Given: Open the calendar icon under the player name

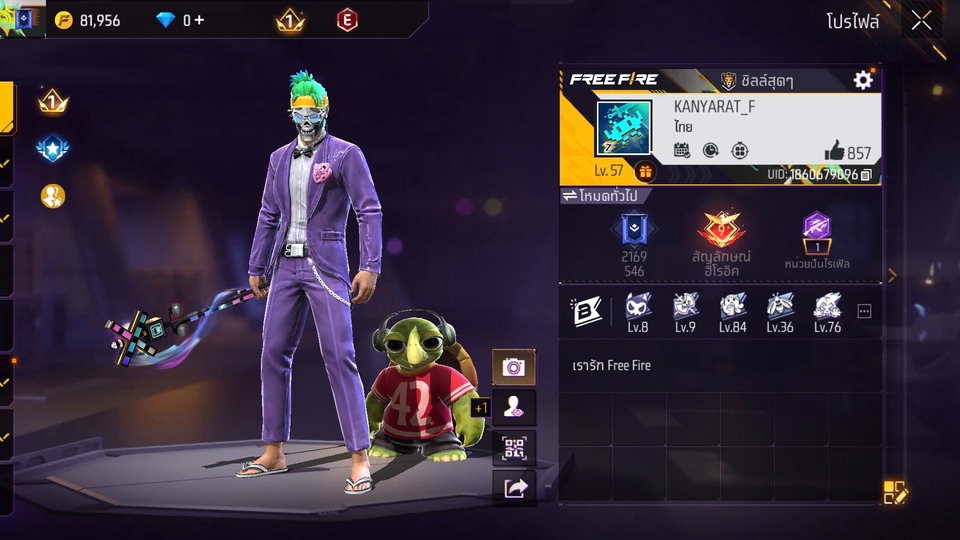Looking at the screenshot, I should [682, 151].
